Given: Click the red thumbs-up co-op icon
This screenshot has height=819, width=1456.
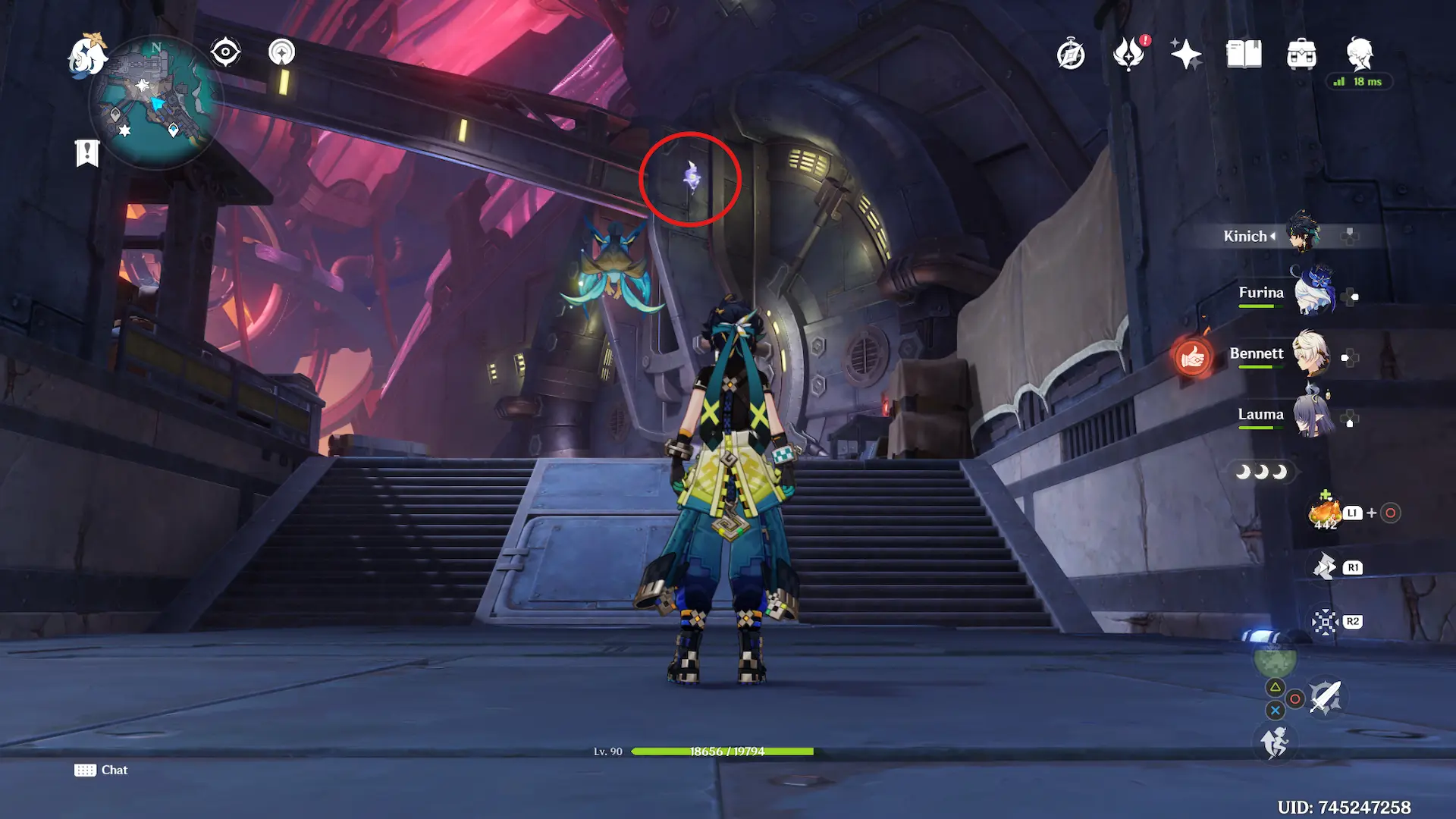Looking at the screenshot, I should click(x=1192, y=356).
